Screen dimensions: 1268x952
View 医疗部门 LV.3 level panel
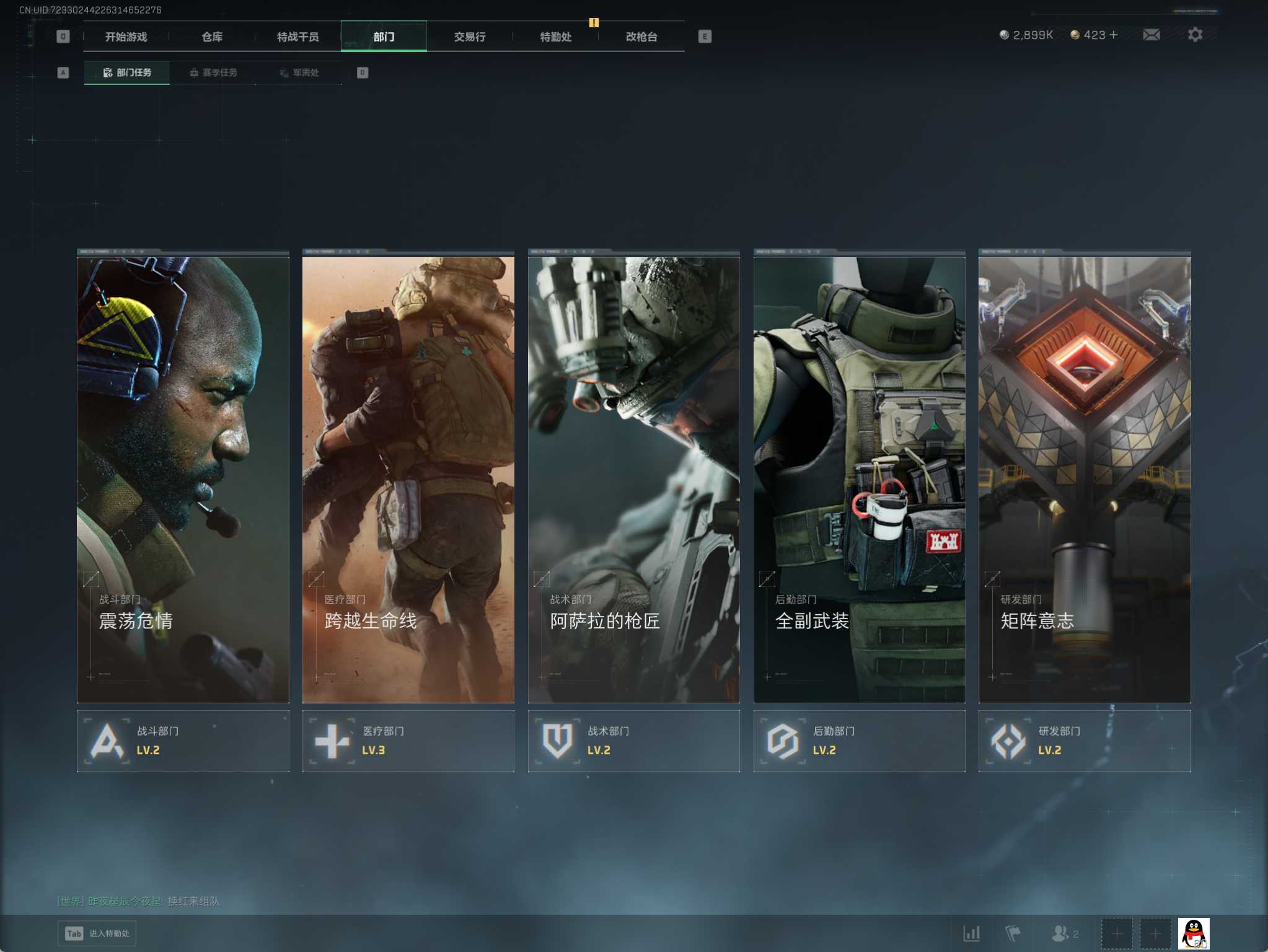[408, 741]
